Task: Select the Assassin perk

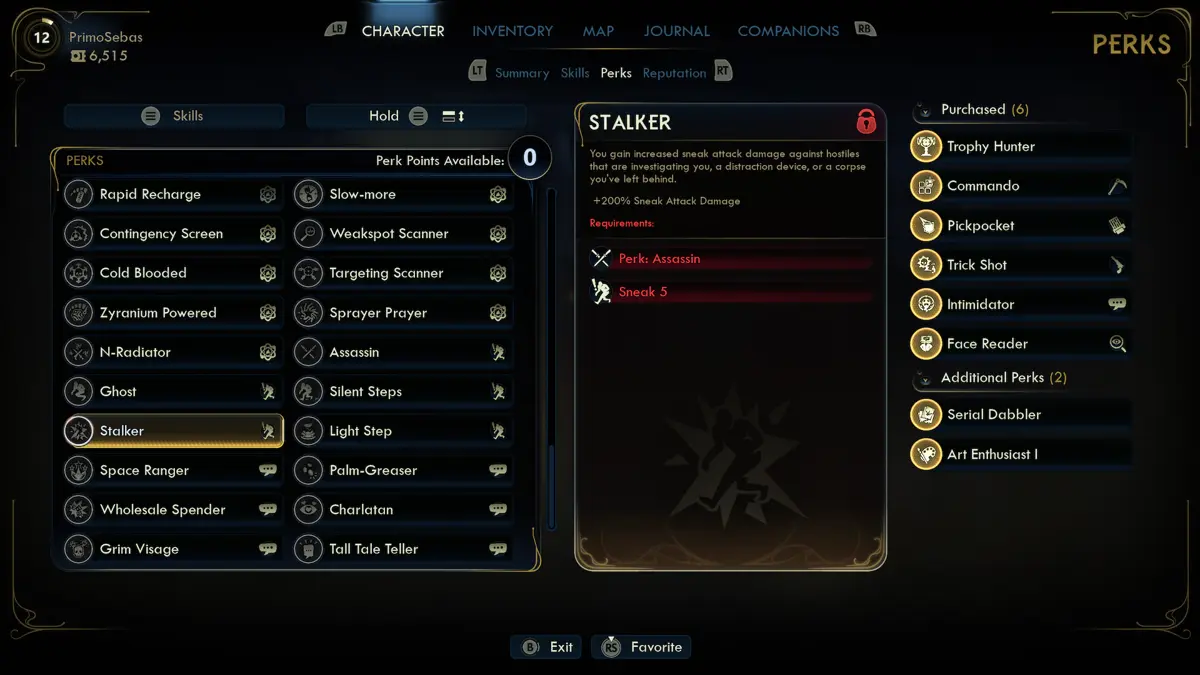Action: click(x=402, y=352)
